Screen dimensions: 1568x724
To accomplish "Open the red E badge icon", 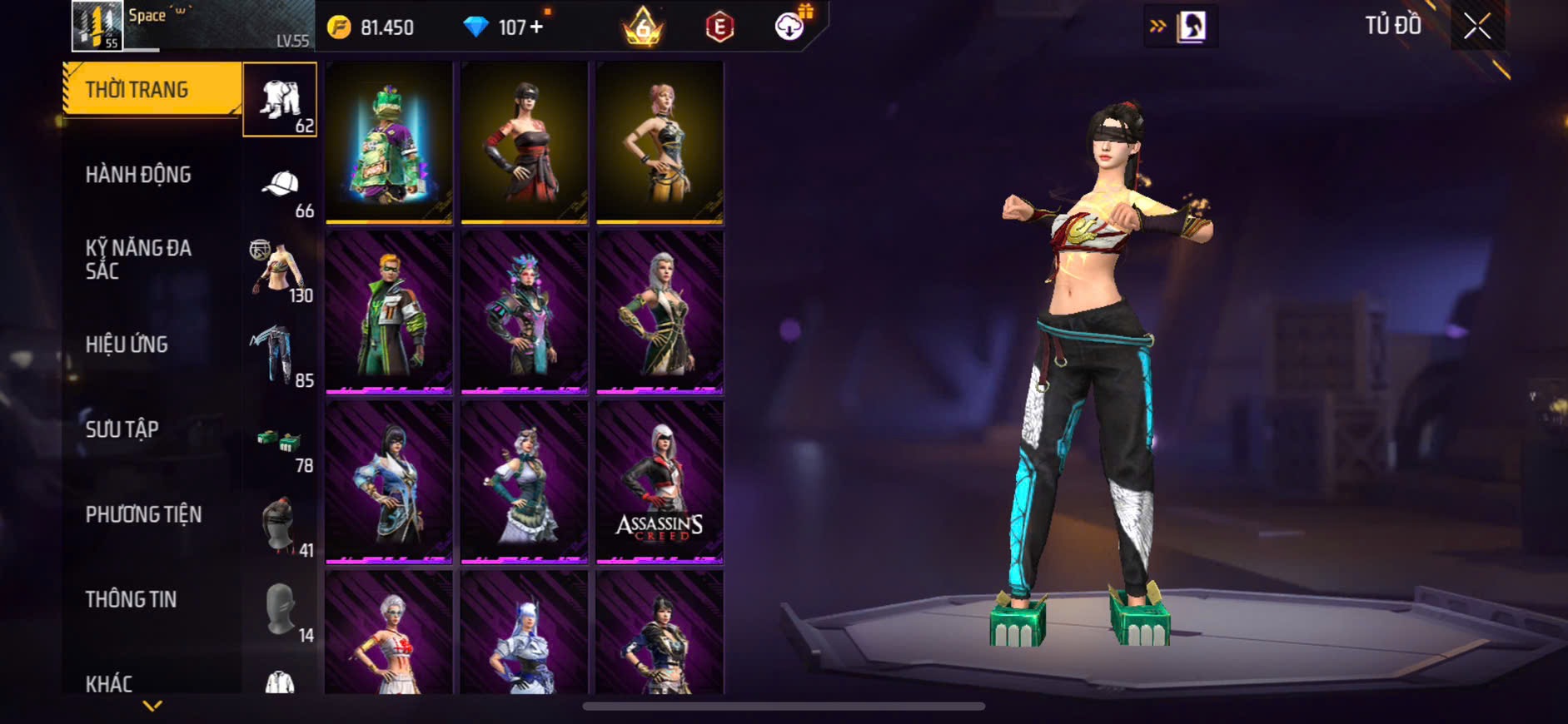I will (719, 27).
